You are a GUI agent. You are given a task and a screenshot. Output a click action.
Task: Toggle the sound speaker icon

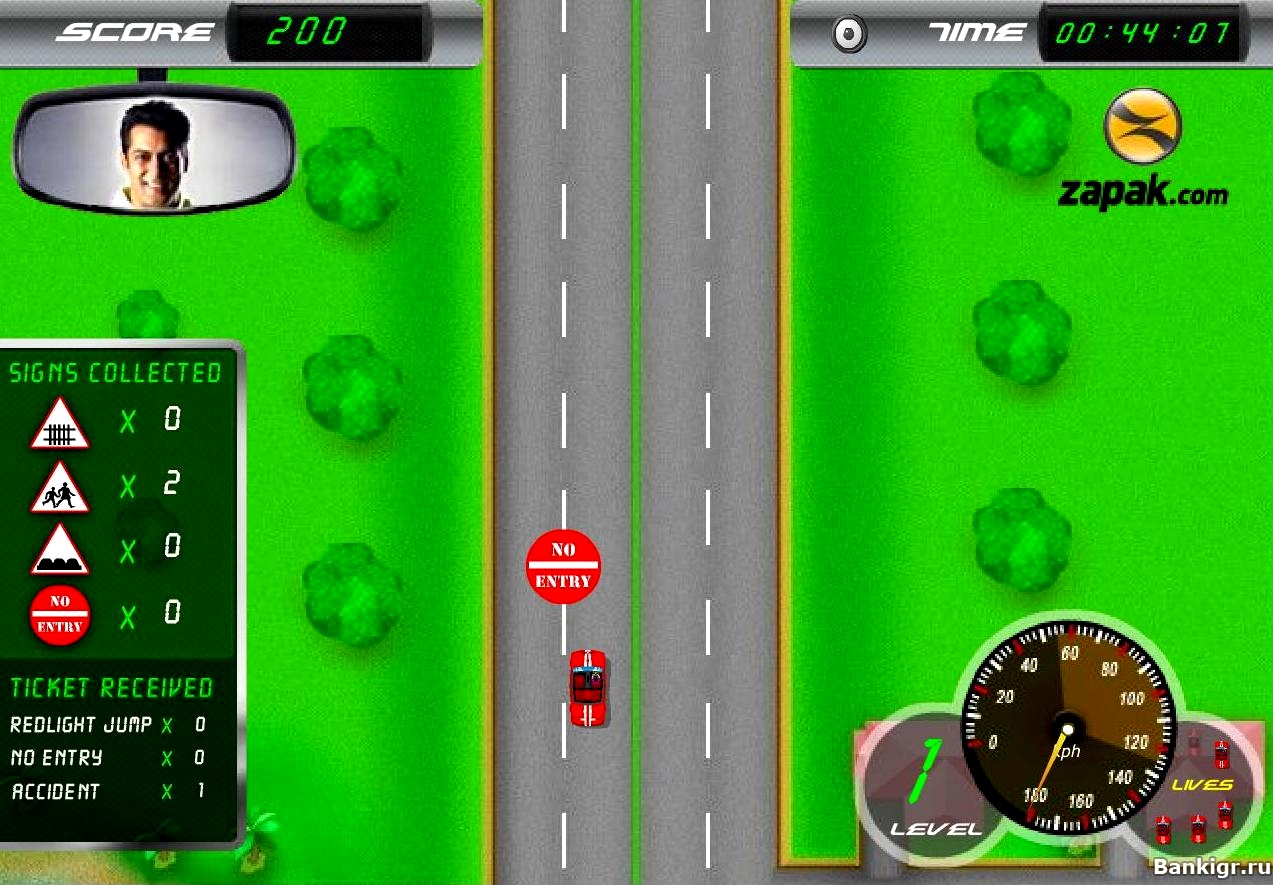coord(849,35)
